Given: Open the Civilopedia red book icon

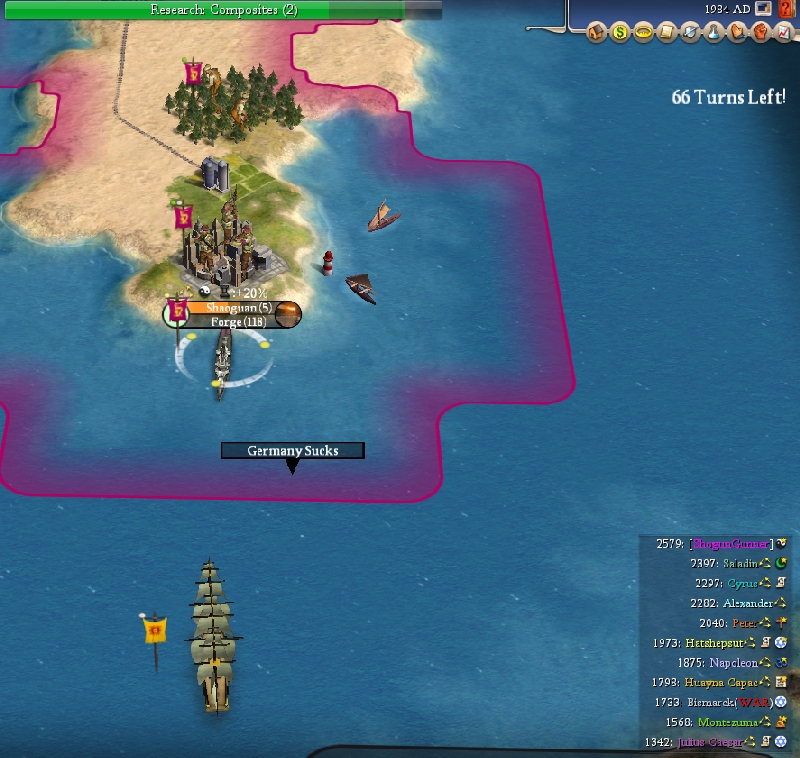Looking at the screenshot, I should [786, 9].
